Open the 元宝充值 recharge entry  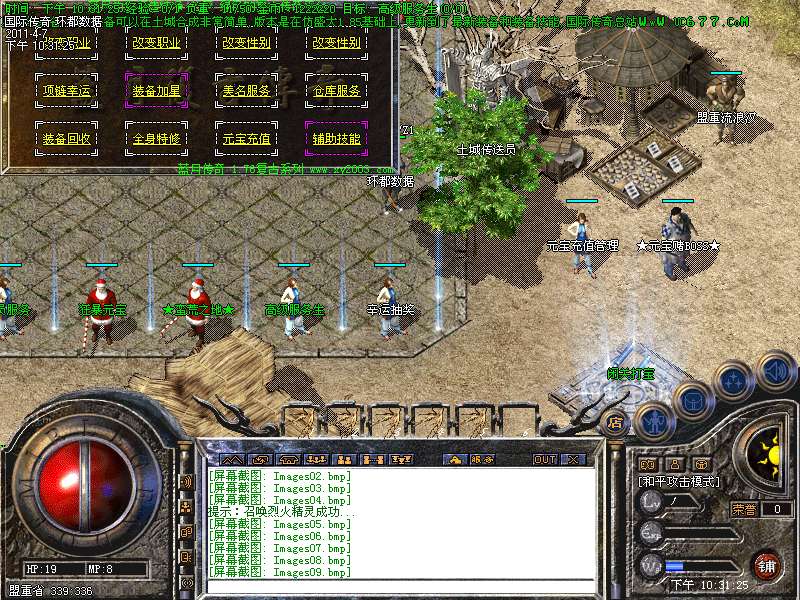pyautogui.click(x=246, y=139)
